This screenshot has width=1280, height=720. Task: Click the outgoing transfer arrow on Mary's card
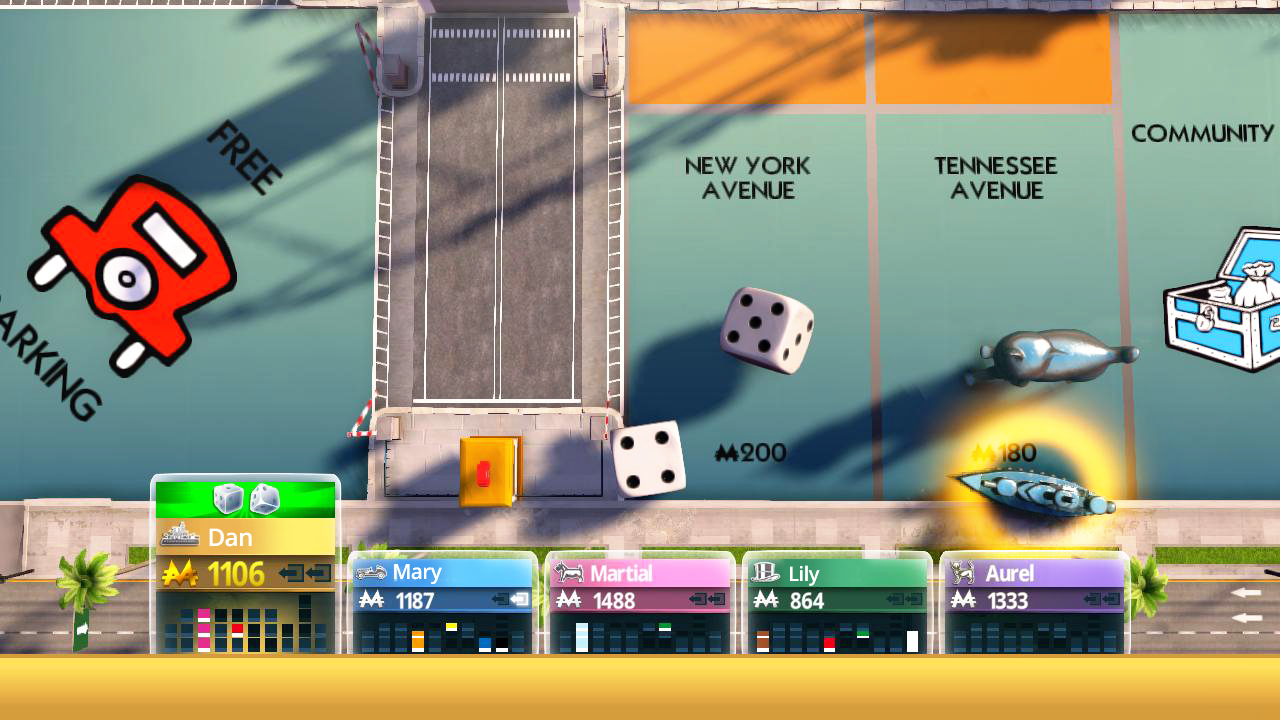(519, 598)
